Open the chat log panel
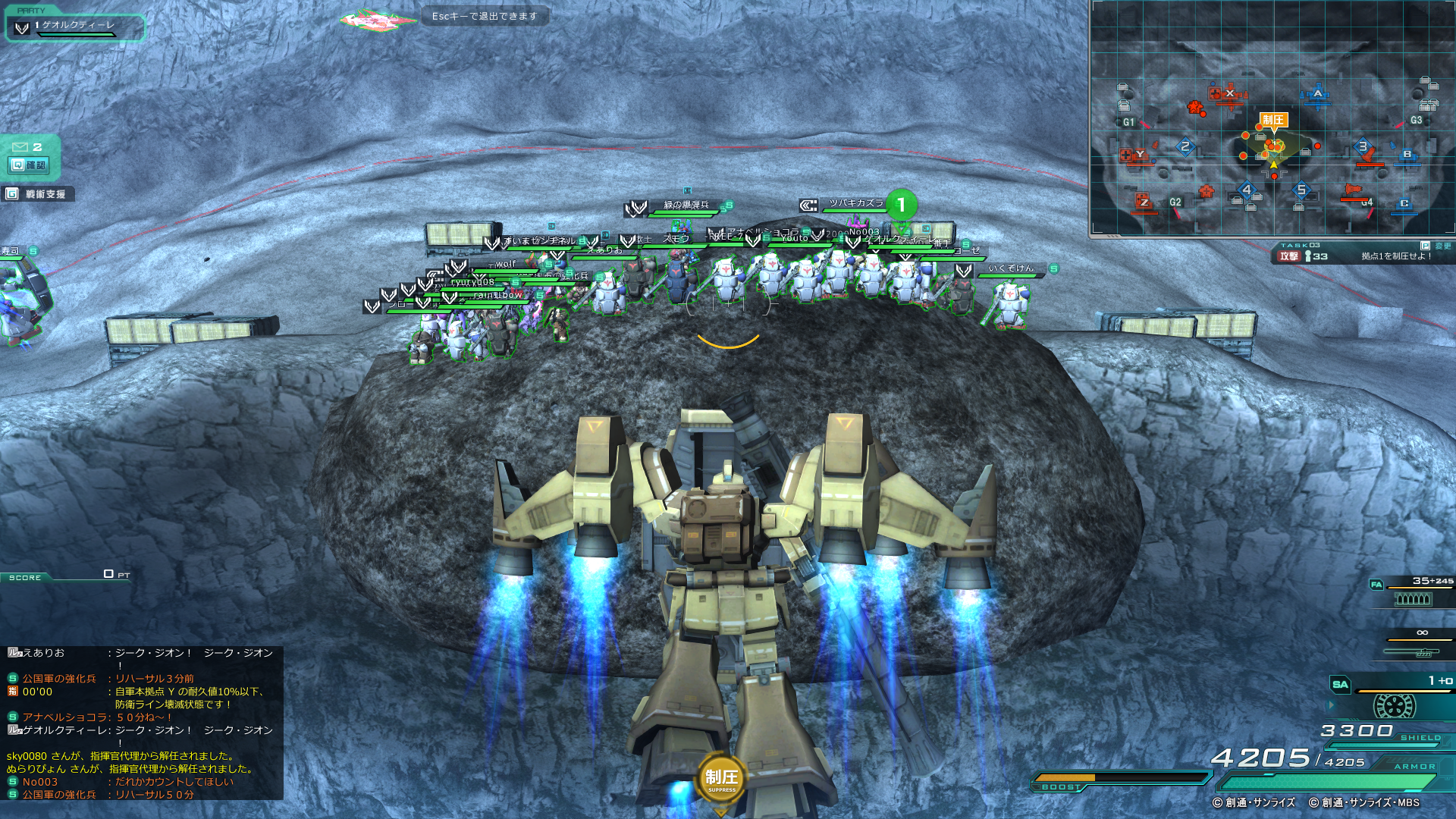Screen dimensions: 1456x819 pos(142,723)
